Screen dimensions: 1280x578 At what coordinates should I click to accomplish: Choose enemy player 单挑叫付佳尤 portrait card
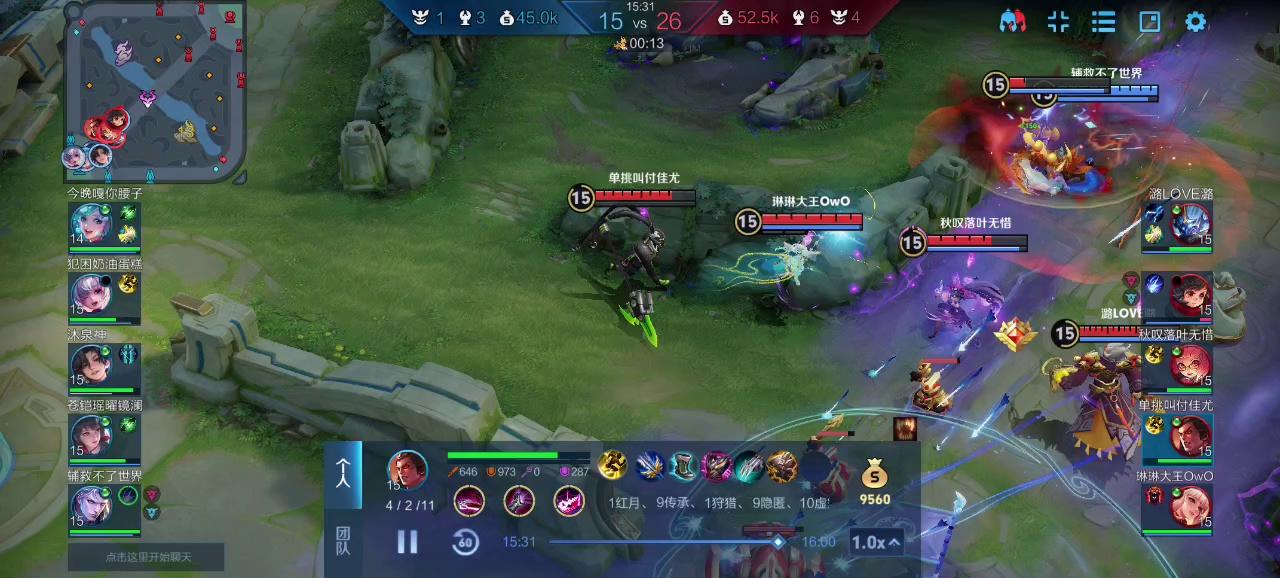tap(1190, 436)
